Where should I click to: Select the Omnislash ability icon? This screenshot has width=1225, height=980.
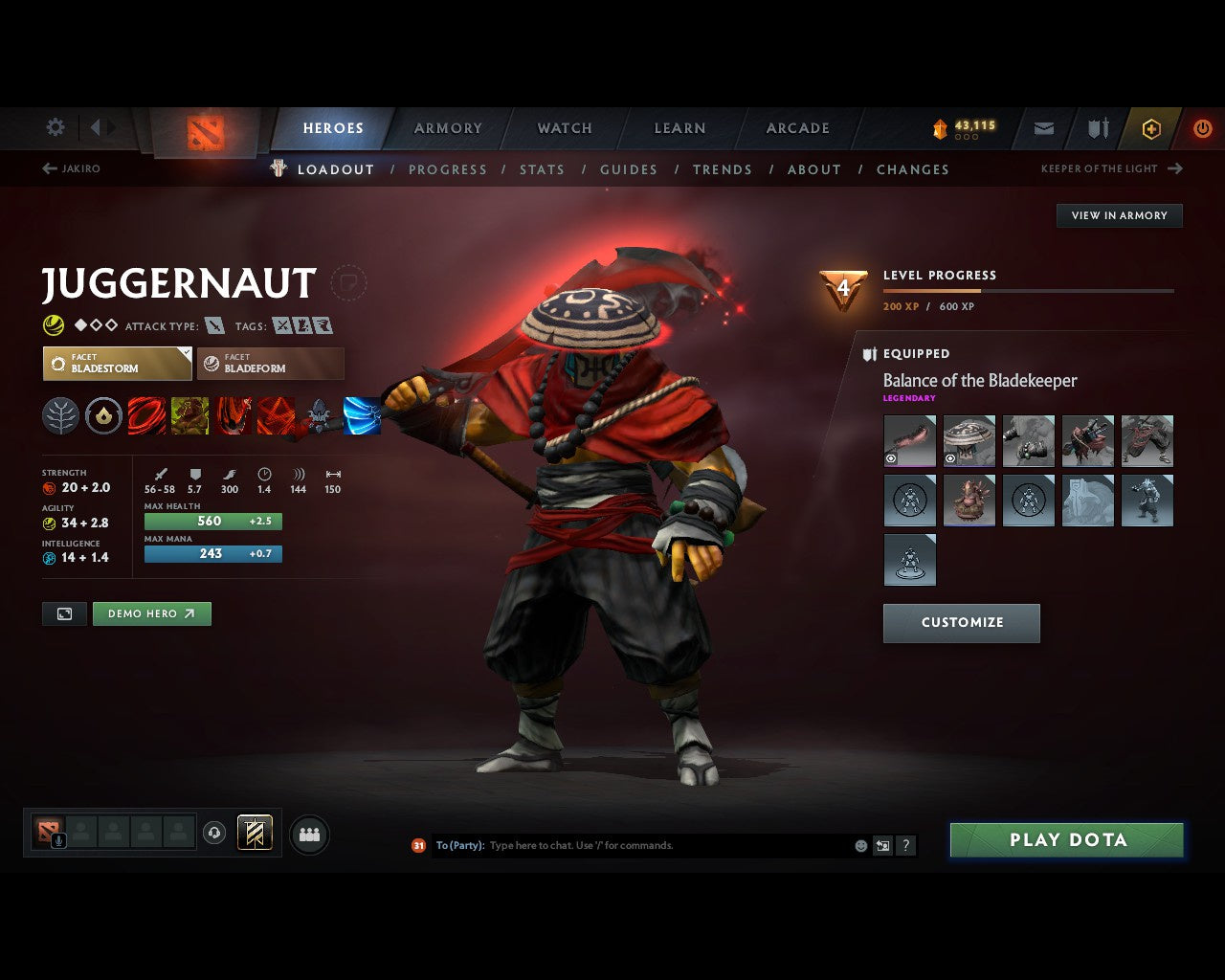click(x=276, y=416)
